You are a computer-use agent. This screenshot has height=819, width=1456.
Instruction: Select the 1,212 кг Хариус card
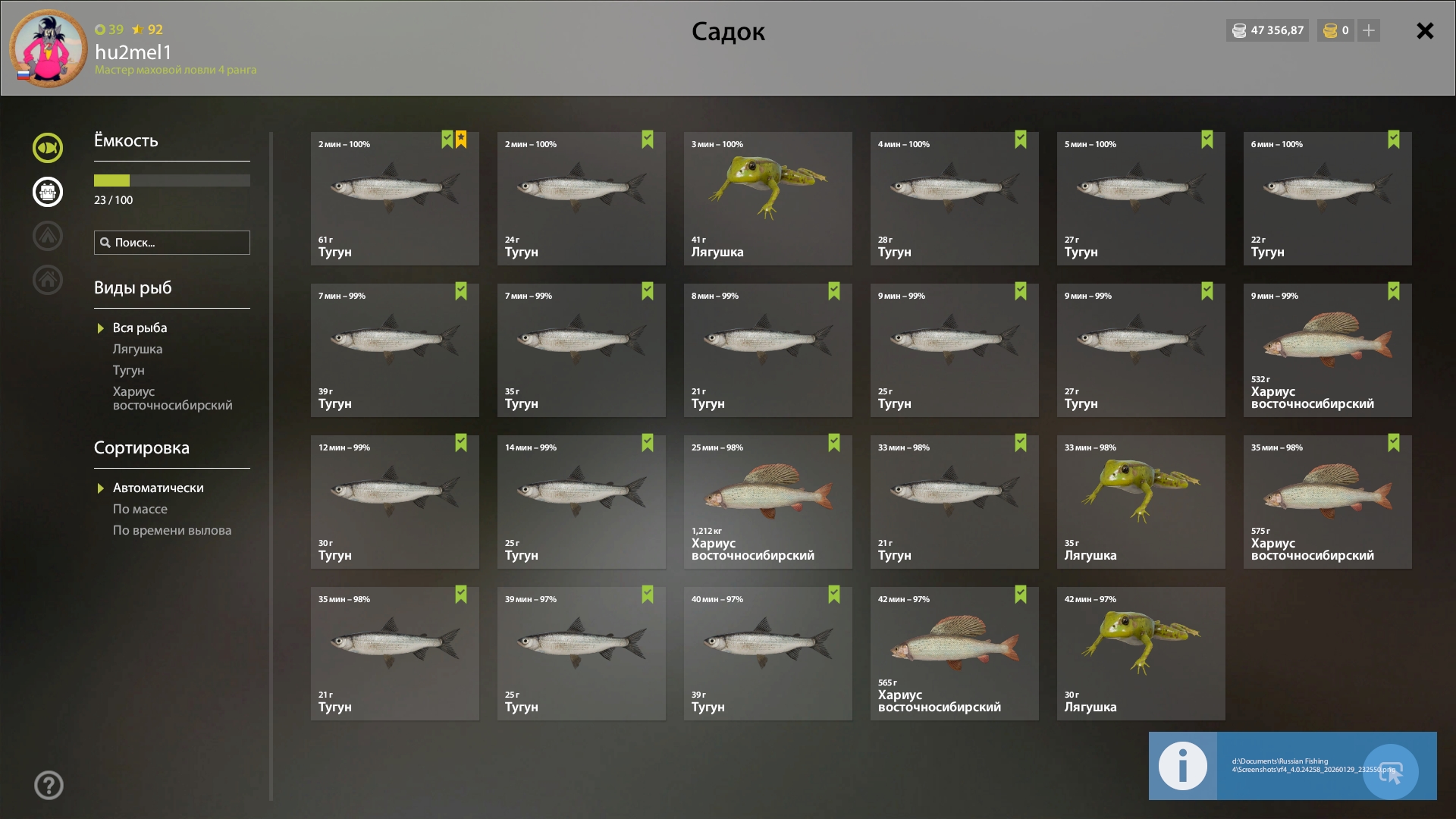(x=767, y=502)
